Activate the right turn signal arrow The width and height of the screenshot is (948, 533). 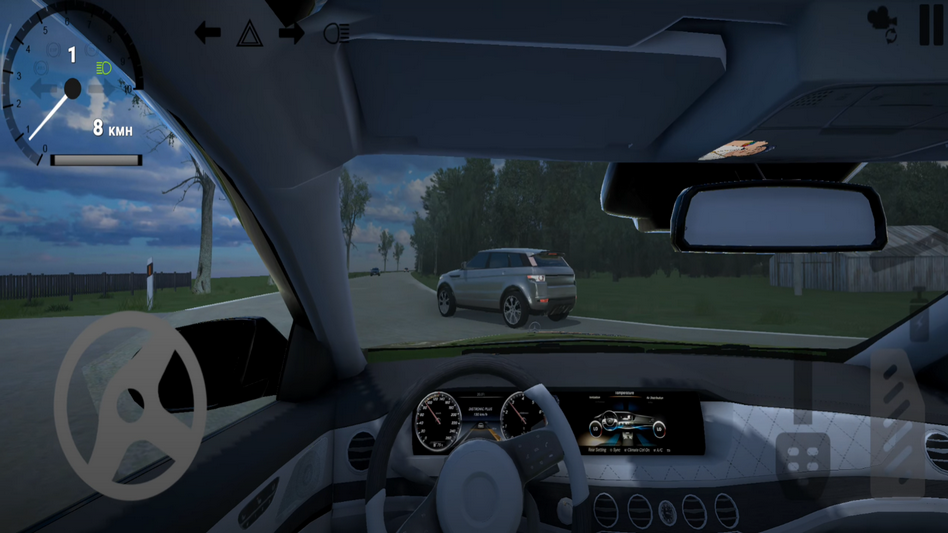coord(291,33)
